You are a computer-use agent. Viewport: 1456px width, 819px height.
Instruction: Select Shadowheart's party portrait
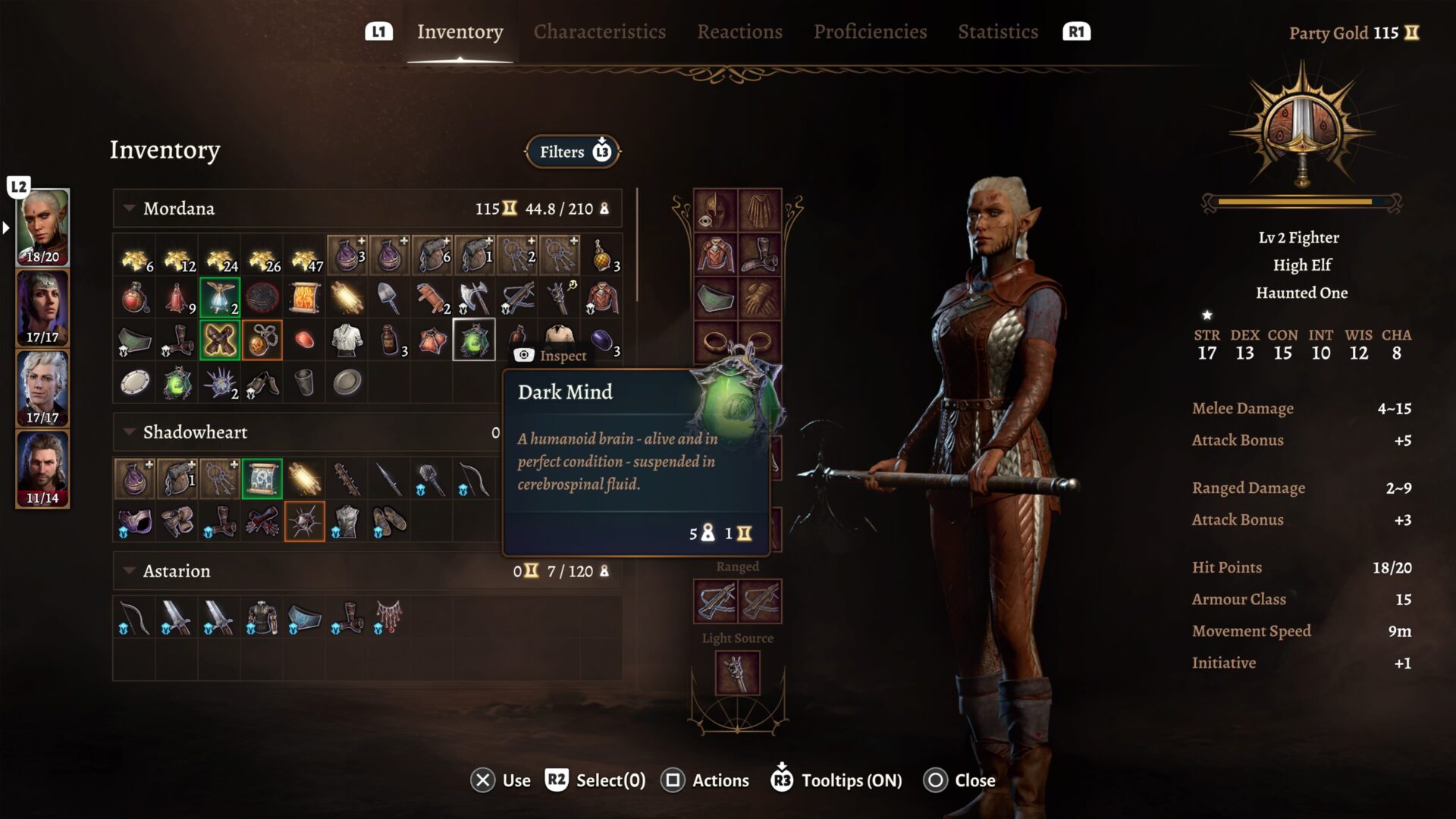(x=42, y=308)
